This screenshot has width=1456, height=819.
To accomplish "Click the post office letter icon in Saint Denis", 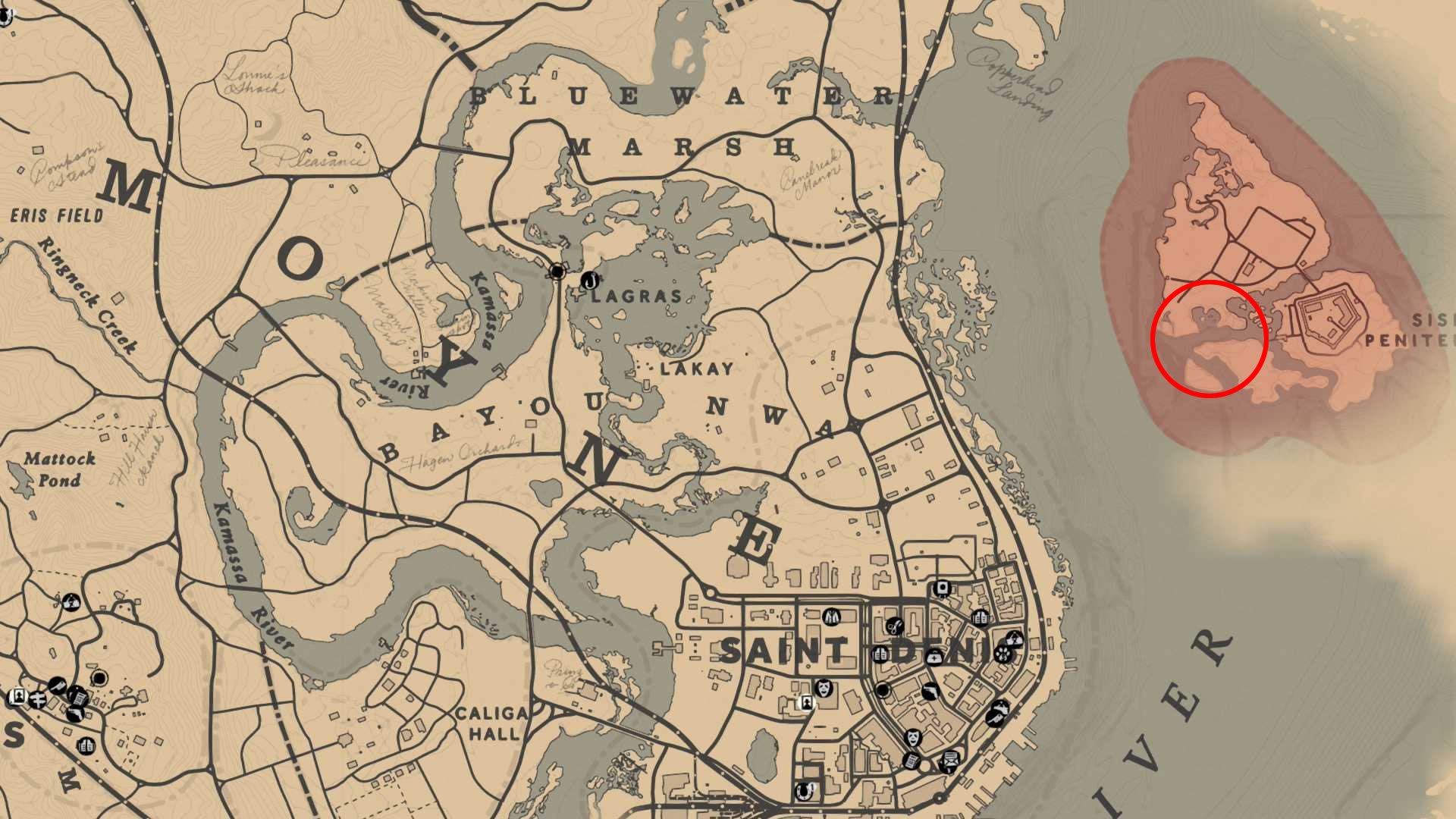I will 949,764.
